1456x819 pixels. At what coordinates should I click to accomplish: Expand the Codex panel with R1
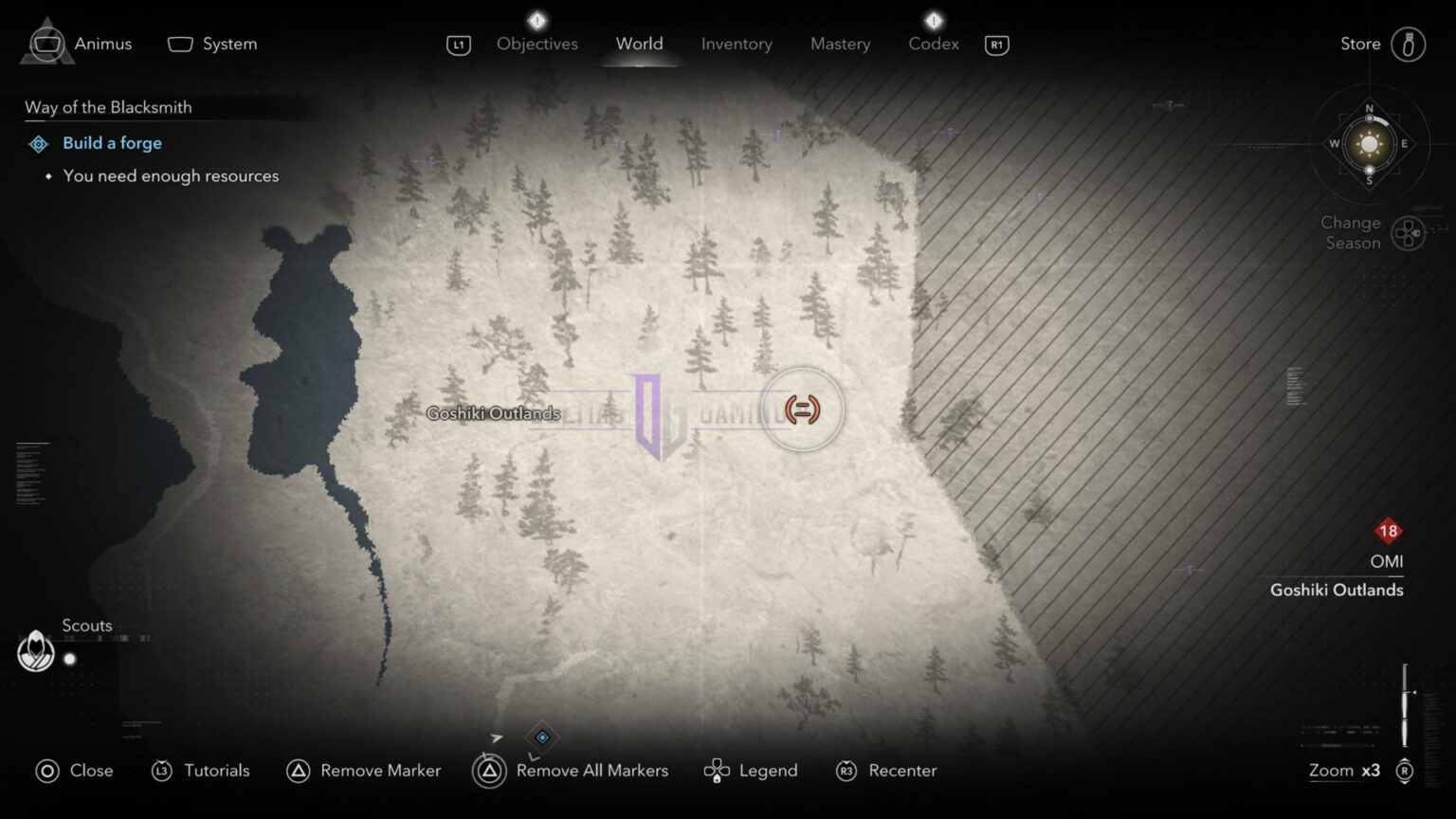tap(996, 44)
